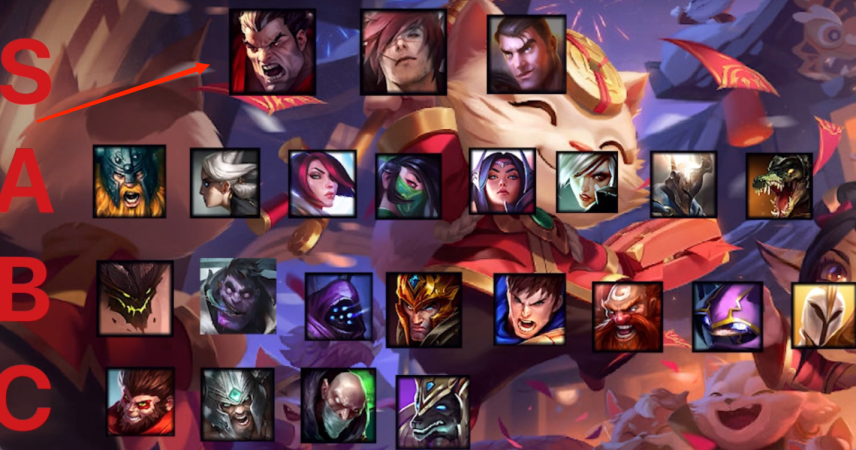Select the Tryndamere tile in C tier
Screen dimensions: 856x450
click(x=237, y=404)
